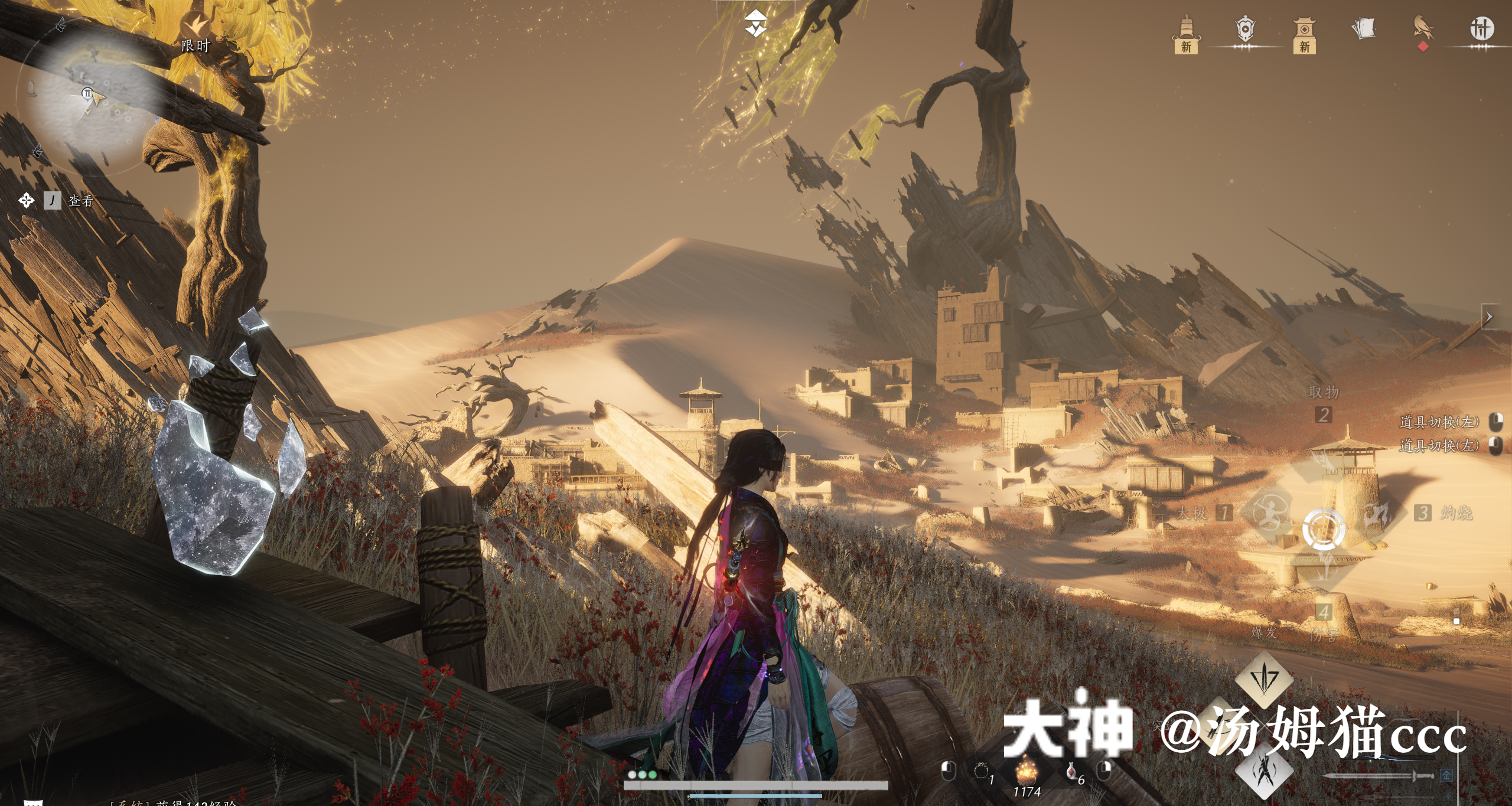Click the white ring center of skill wheel
The image size is (1512, 806).
coord(1323,528)
